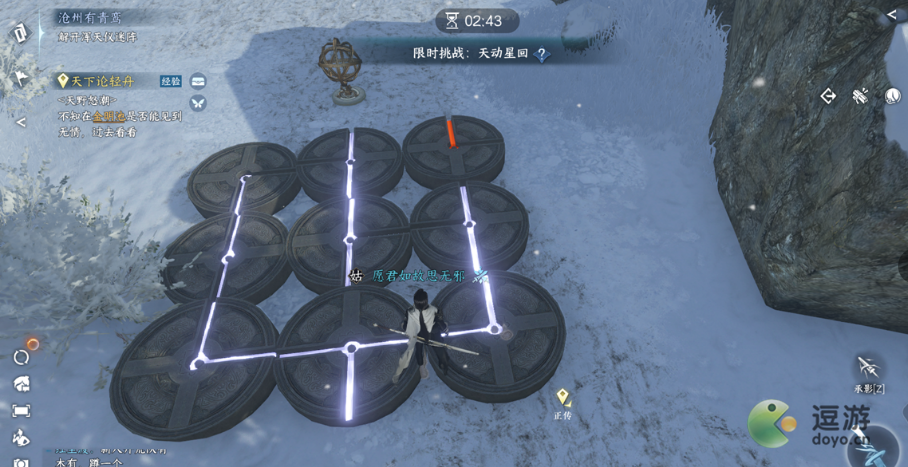
Task: Click the question mark next to 天动星回
Action: (x=542, y=55)
